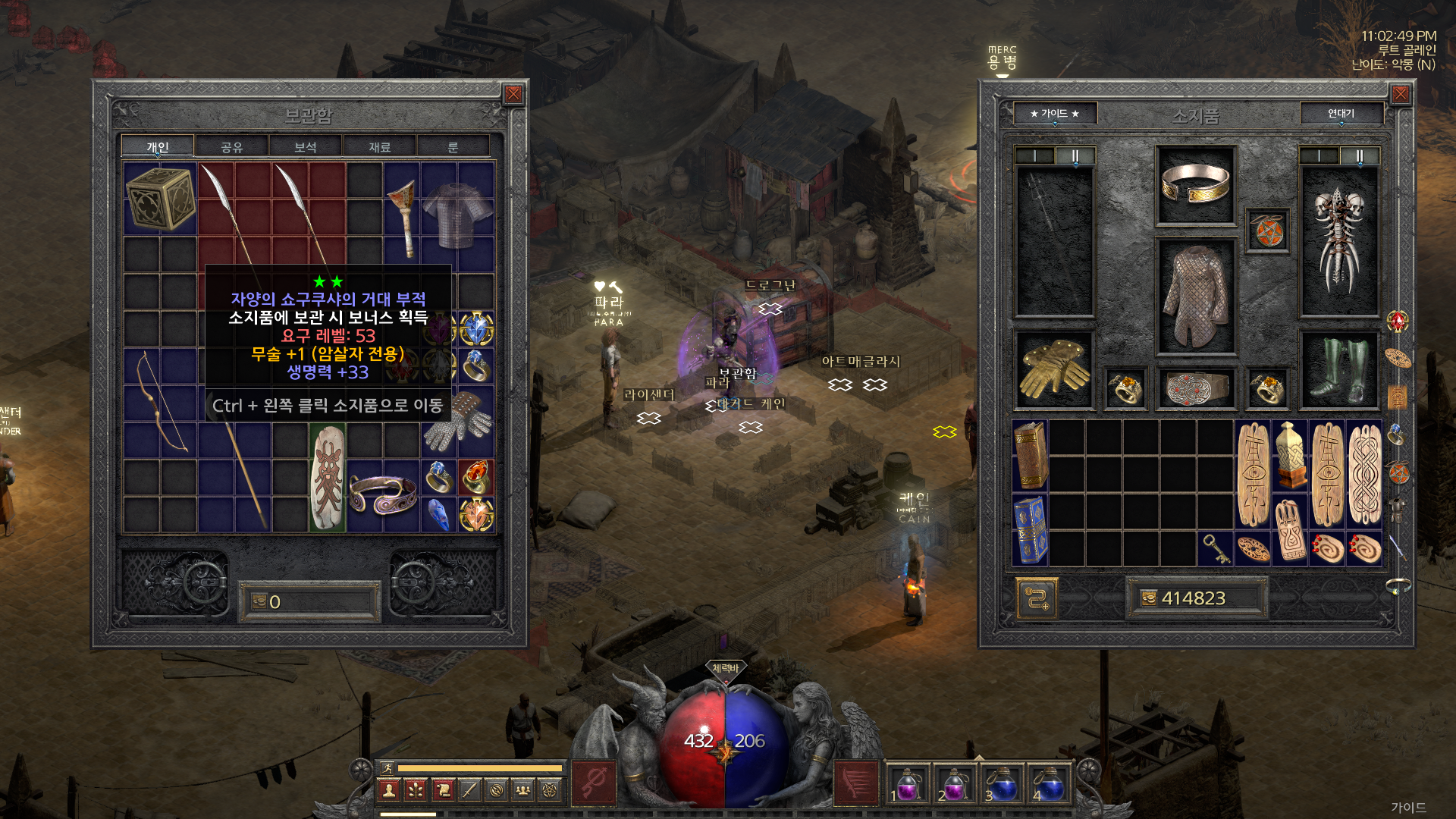Pick the white shield with red emblem

point(328,478)
